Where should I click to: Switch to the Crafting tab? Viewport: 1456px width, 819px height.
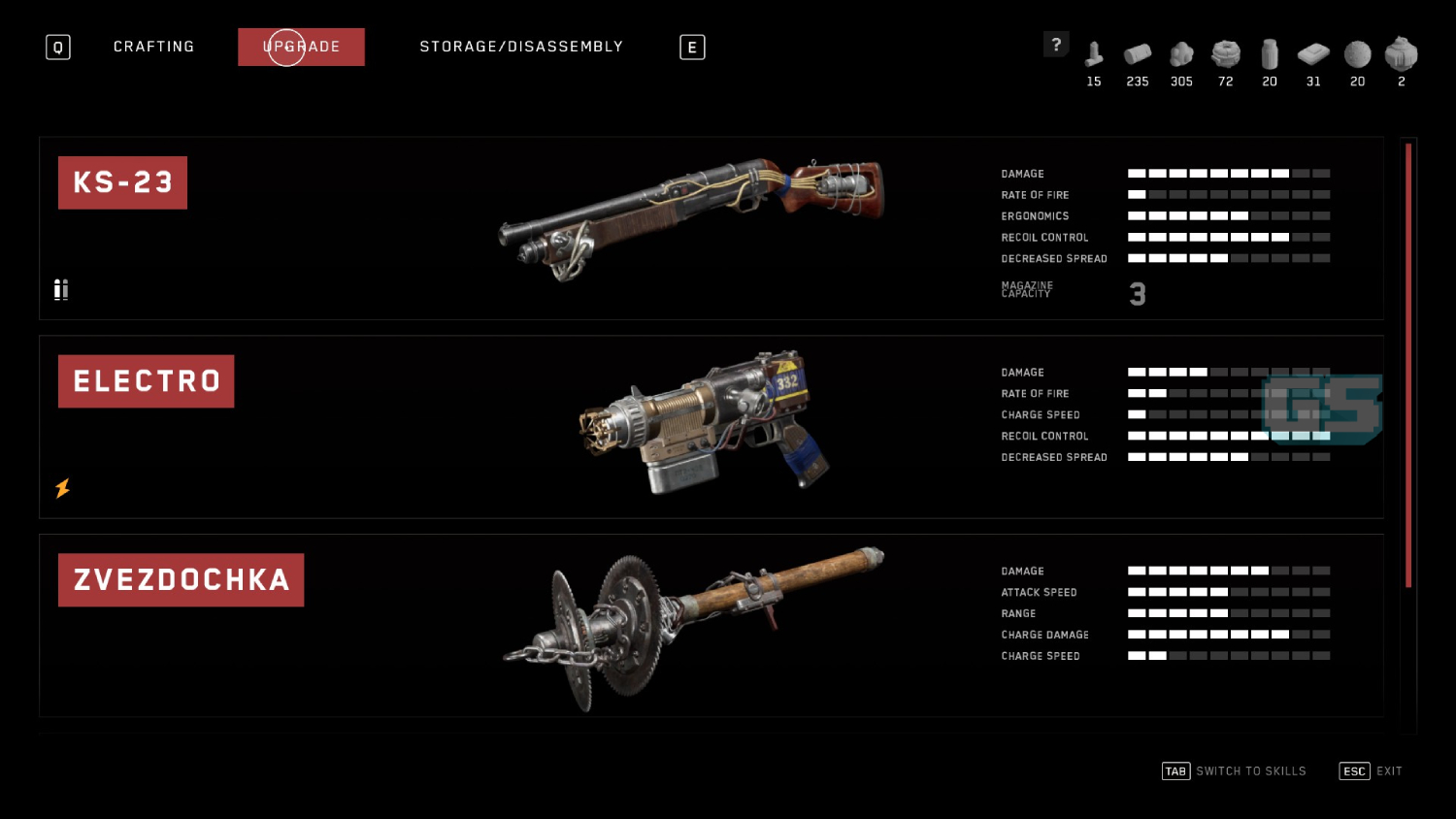pyautogui.click(x=153, y=47)
